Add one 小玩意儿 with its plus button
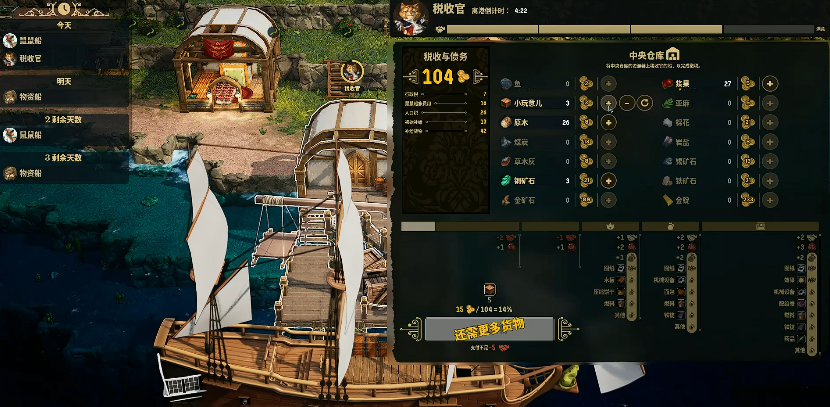Viewport: 830px width, 407px height. [608, 103]
